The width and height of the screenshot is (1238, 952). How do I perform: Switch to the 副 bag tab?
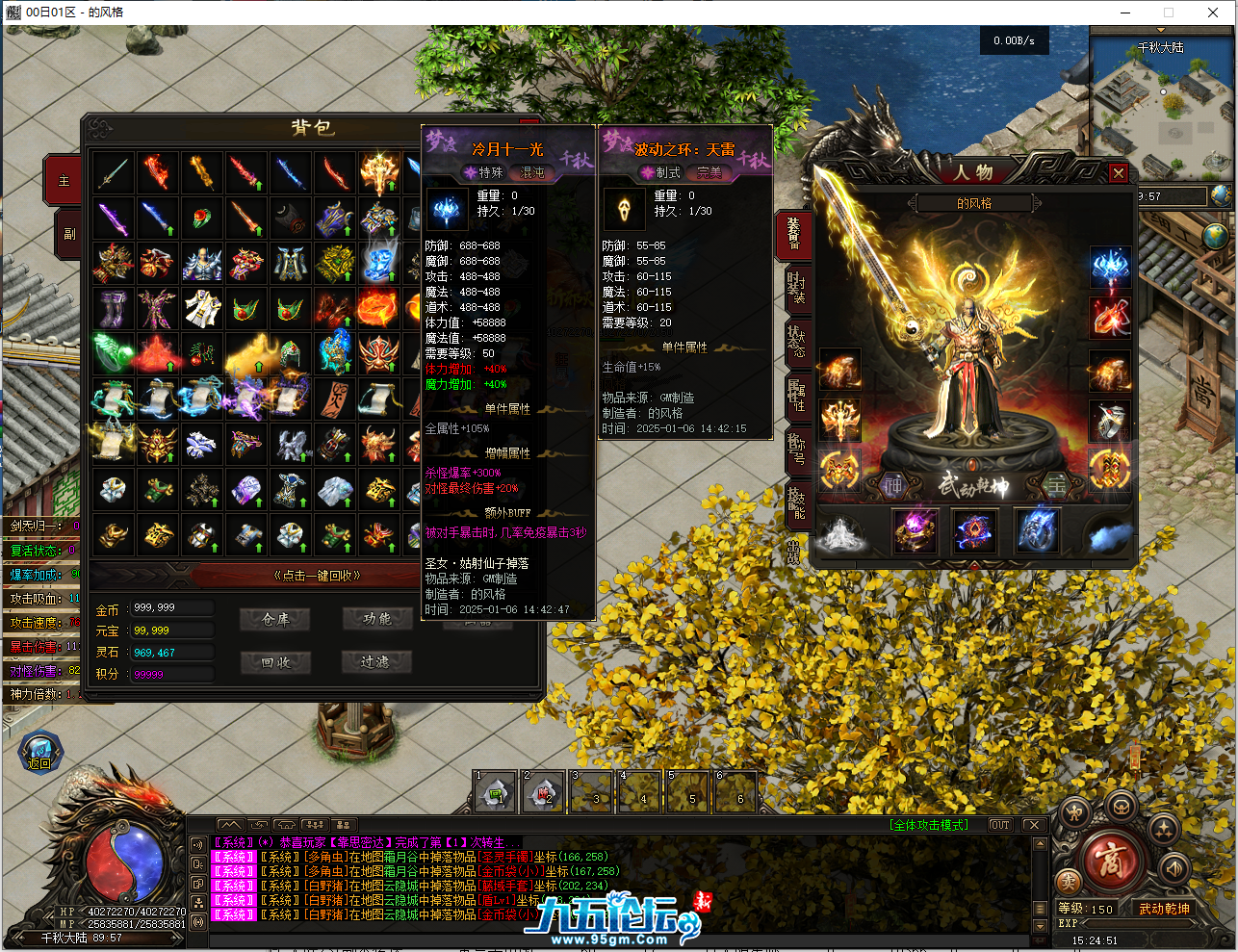point(68,234)
